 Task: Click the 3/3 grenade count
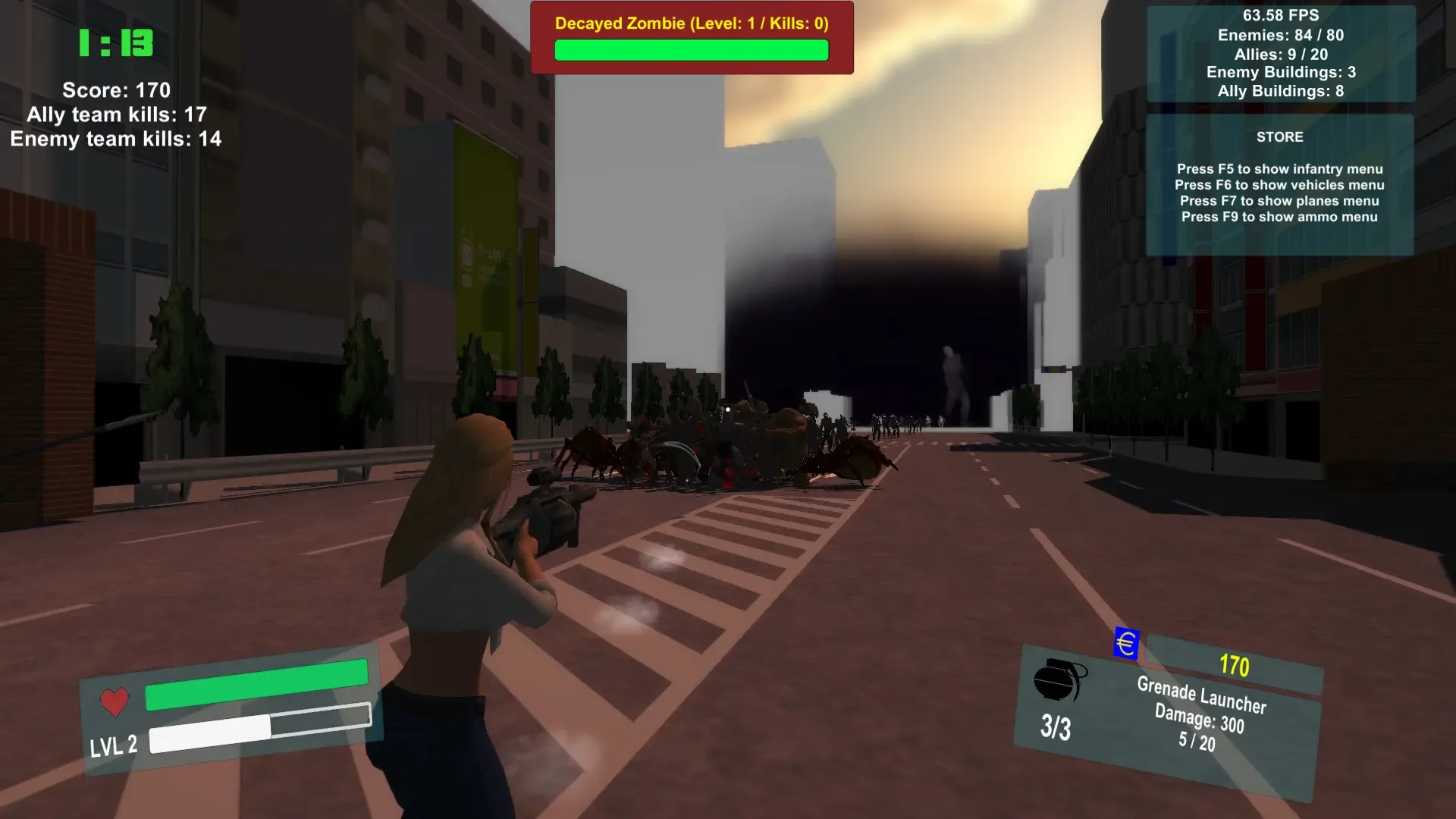pos(1055,728)
